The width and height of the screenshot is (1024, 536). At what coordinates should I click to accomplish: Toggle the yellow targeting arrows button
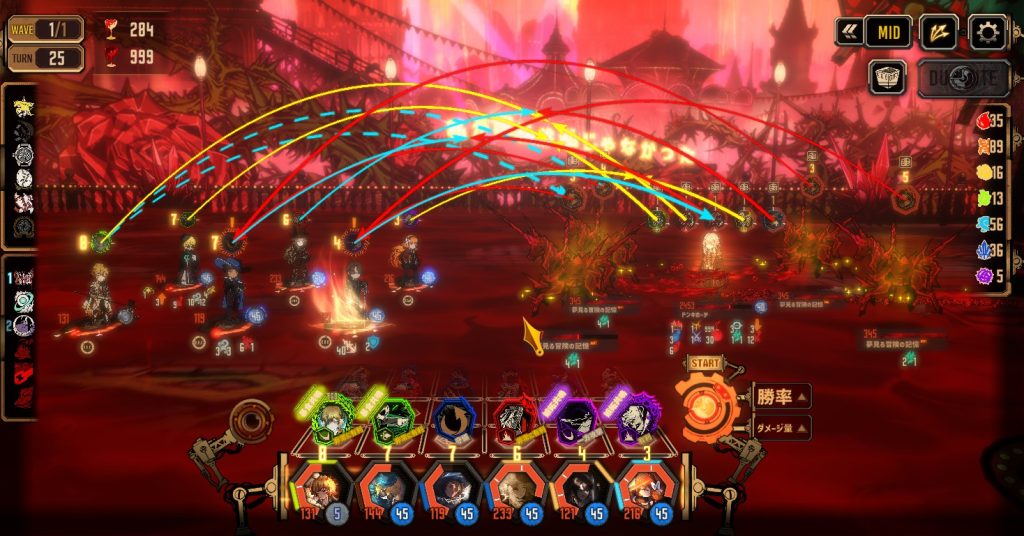pyautogui.click(x=938, y=32)
